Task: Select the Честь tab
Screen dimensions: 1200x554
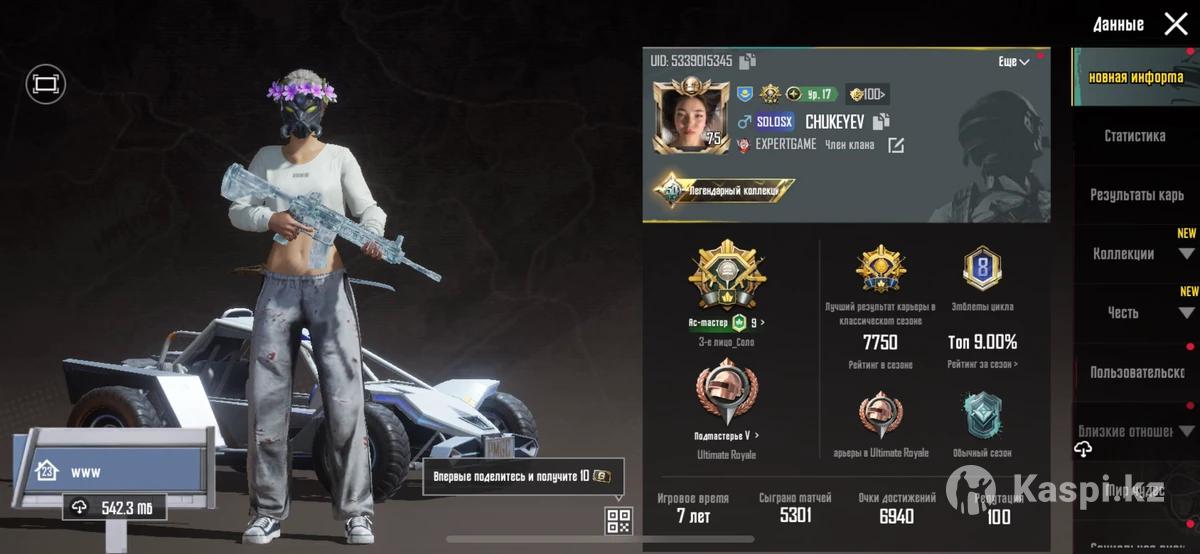Action: coord(1123,313)
